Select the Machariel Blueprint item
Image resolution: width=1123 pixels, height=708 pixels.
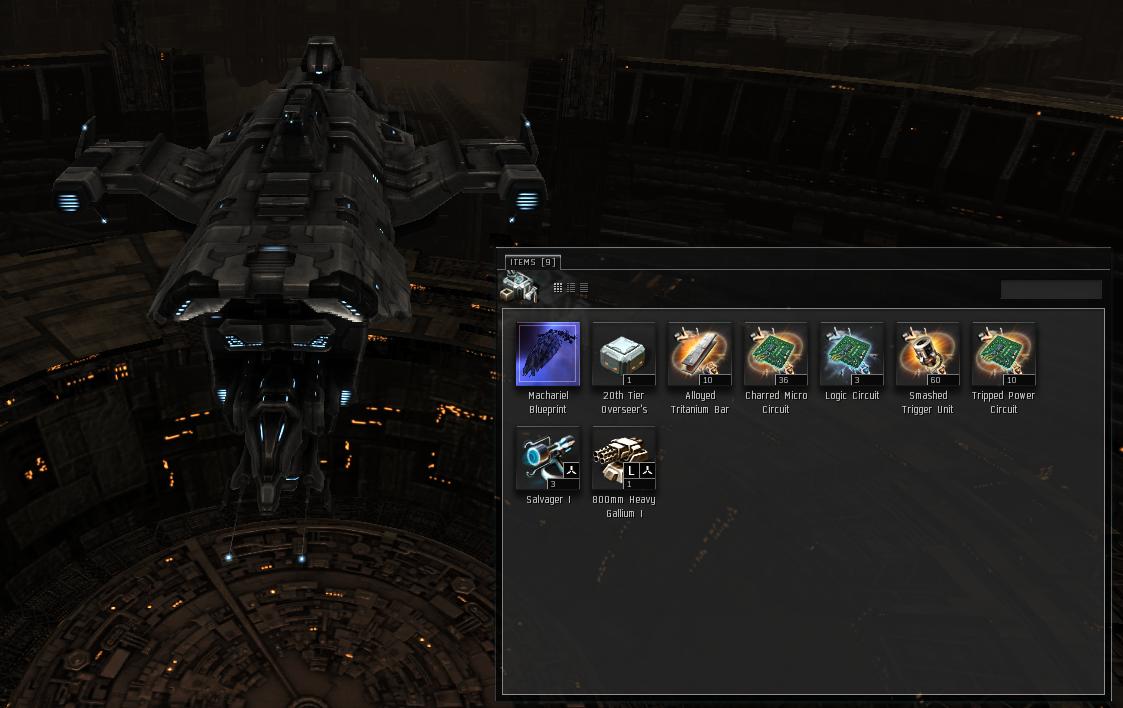[x=548, y=354]
